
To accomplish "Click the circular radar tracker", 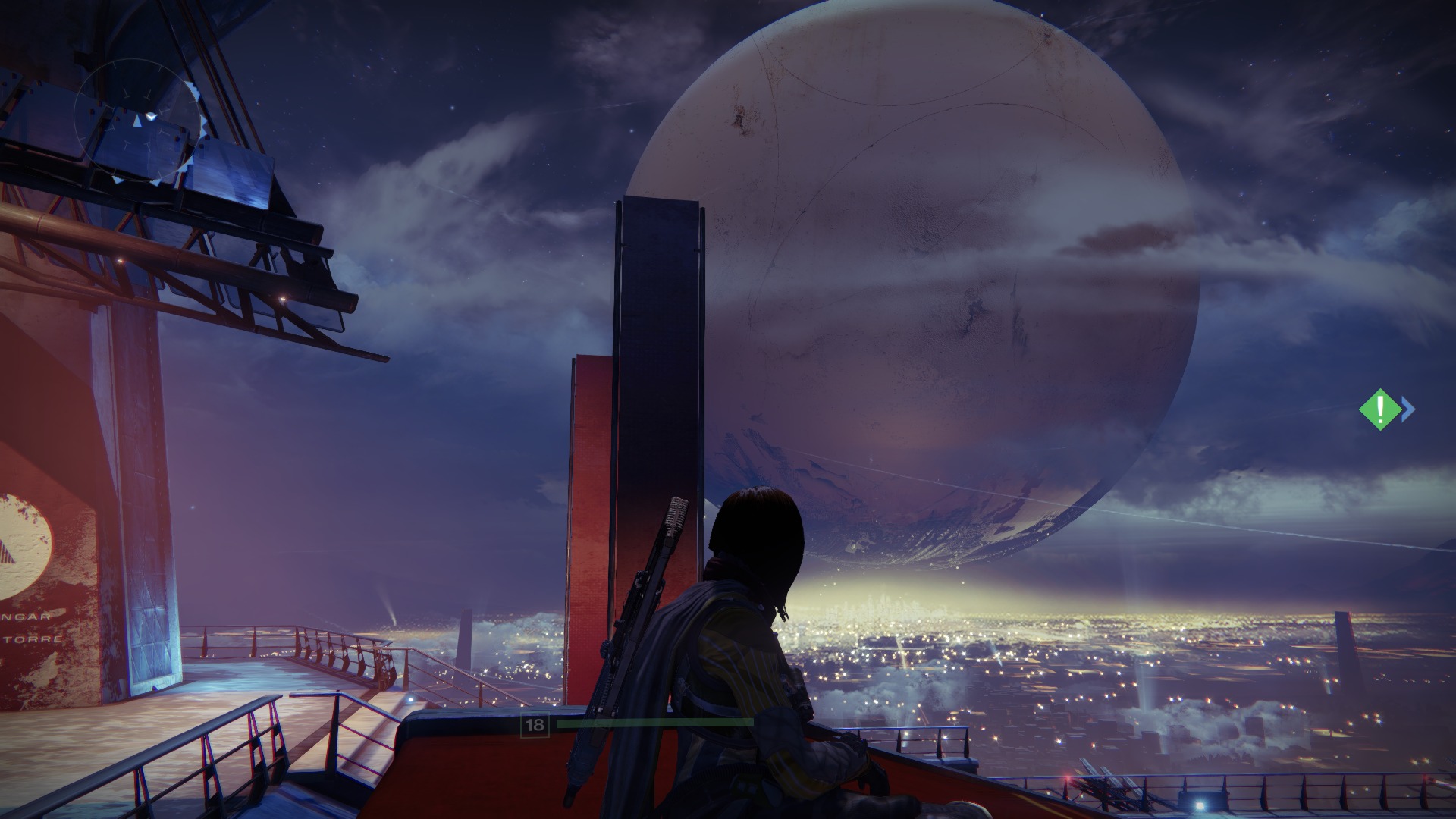I will (x=138, y=121).
